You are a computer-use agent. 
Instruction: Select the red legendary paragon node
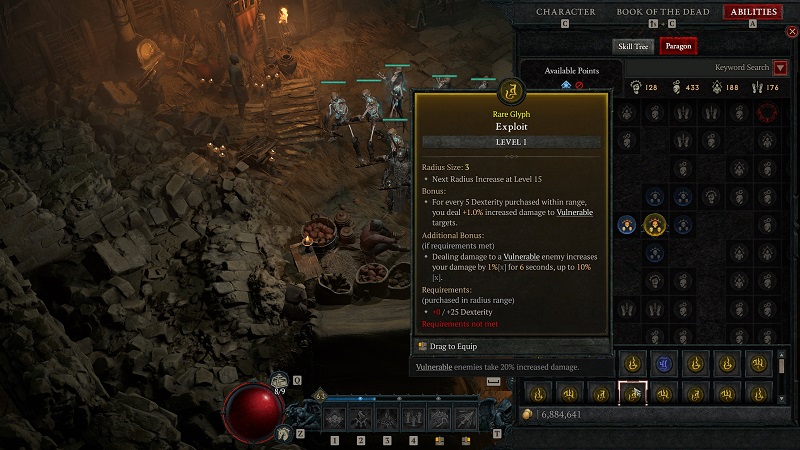pyautogui.click(x=767, y=112)
